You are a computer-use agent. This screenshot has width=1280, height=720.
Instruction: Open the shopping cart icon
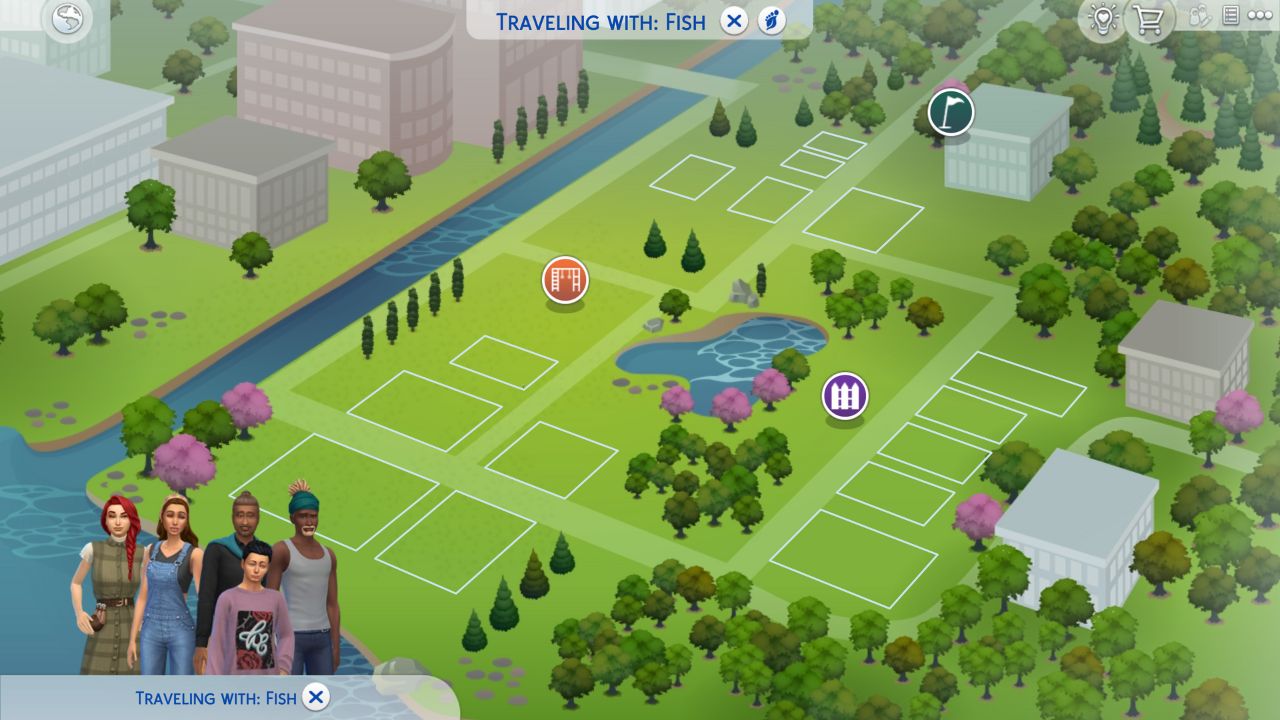(1149, 18)
